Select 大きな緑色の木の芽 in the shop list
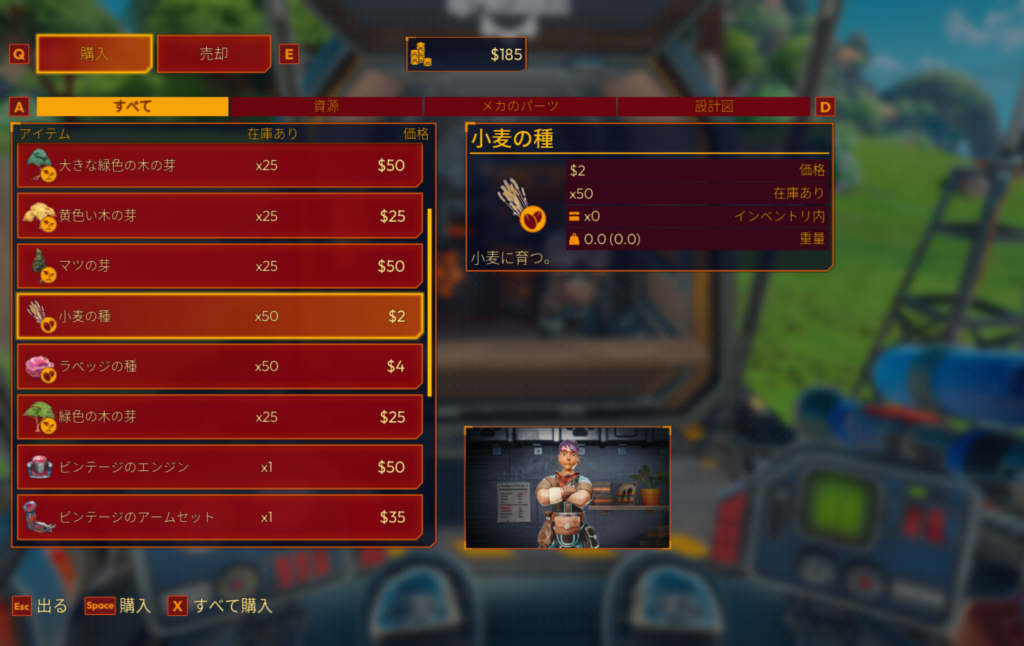1024x646 pixels. (x=220, y=165)
